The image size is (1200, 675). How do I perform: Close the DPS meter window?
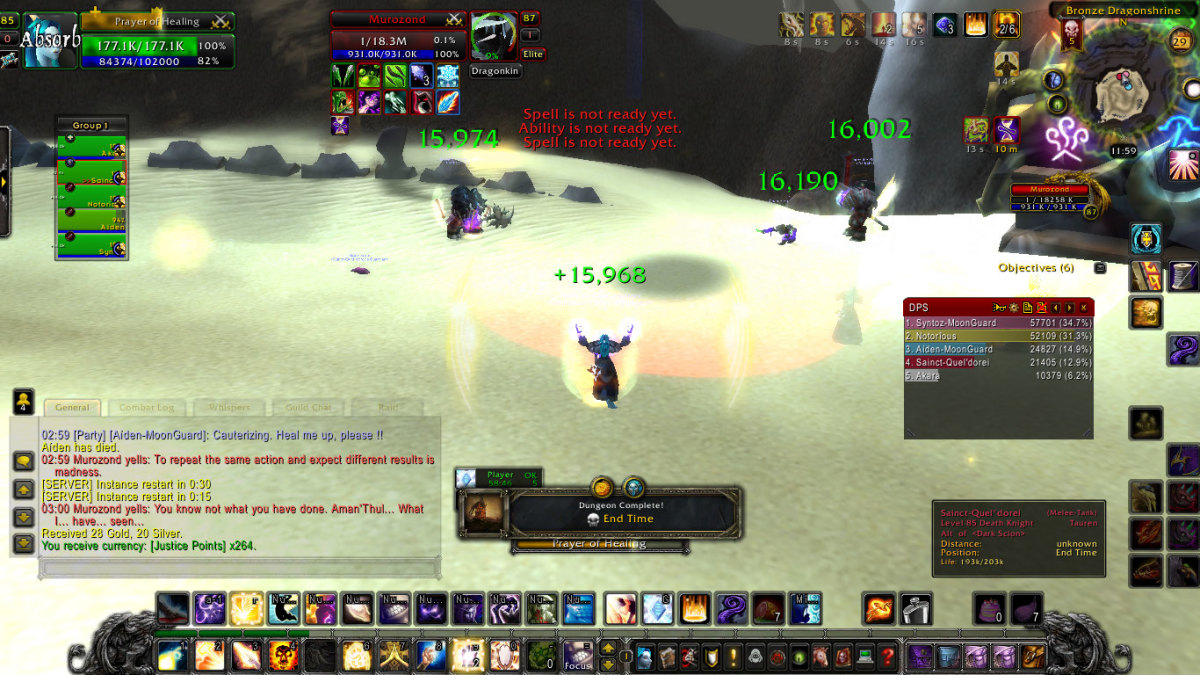[x=1085, y=307]
